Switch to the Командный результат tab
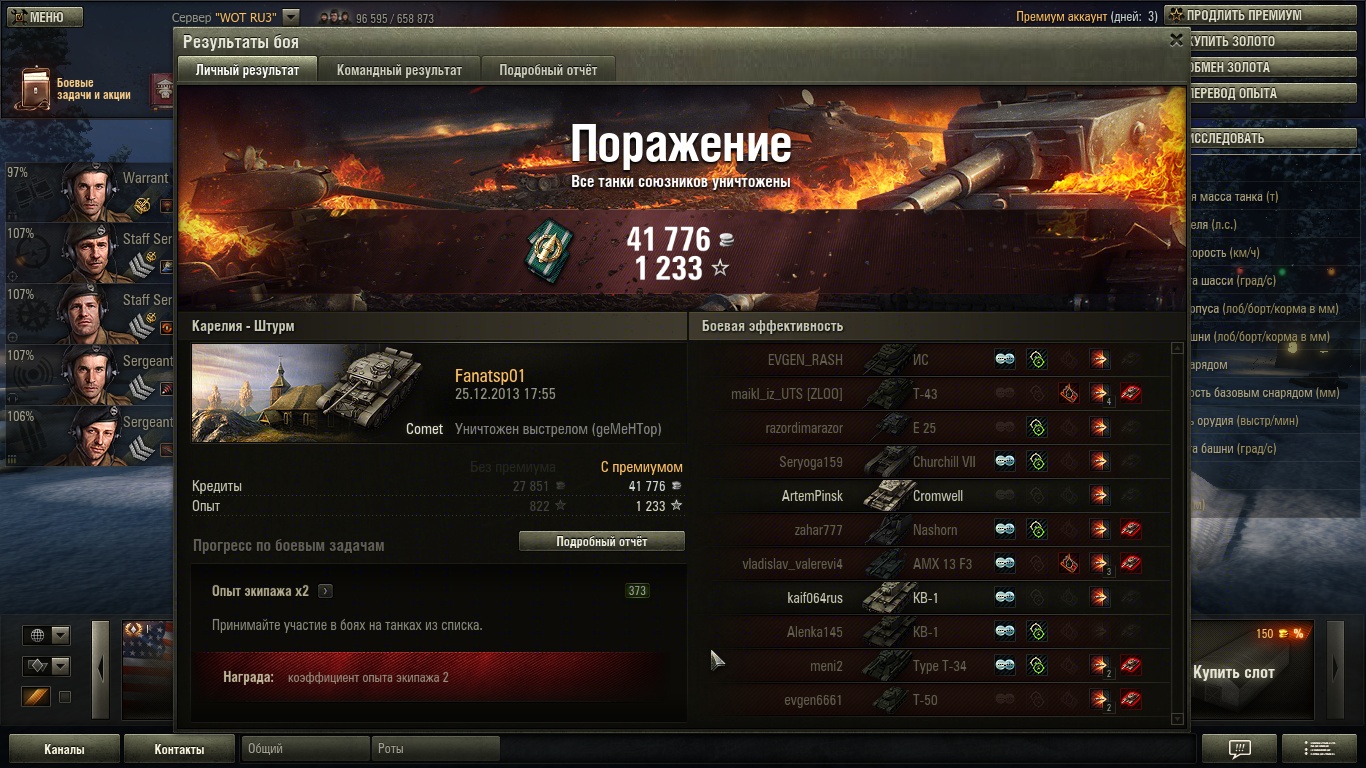The width and height of the screenshot is (1366, 768). tap(399, 70)
